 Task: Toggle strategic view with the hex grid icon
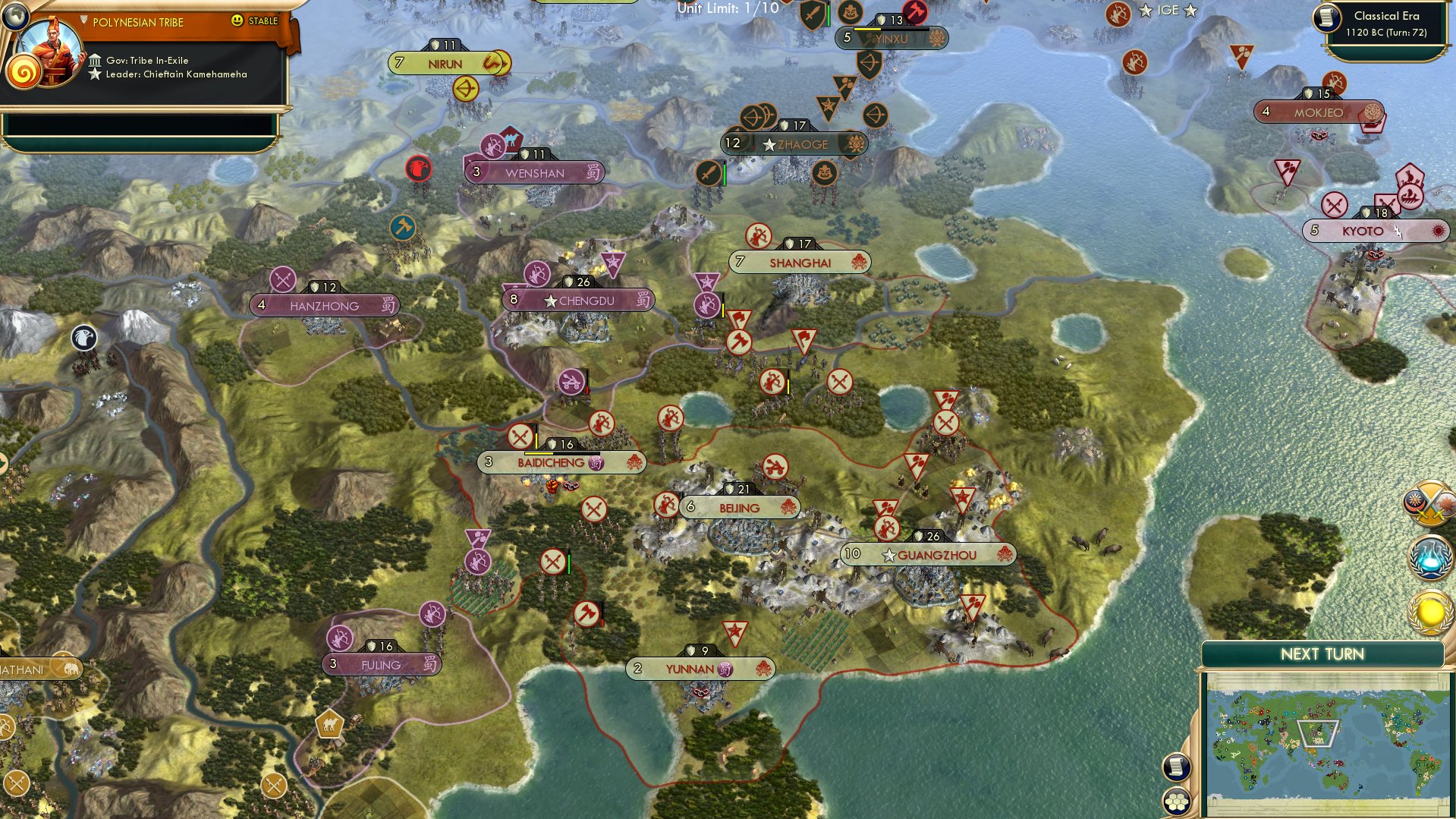click(1176, 801)
